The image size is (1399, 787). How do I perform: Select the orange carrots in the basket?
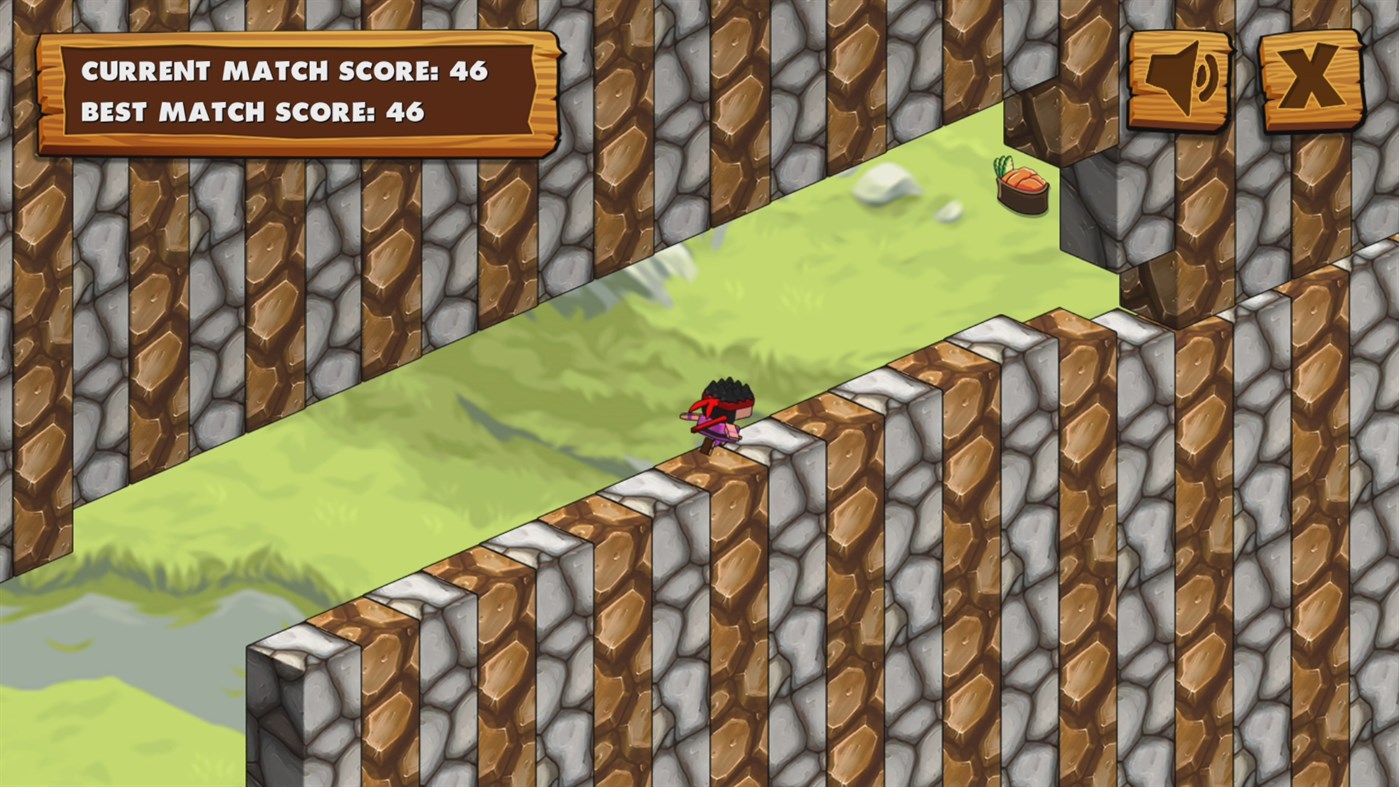[x=1024, y=180]
